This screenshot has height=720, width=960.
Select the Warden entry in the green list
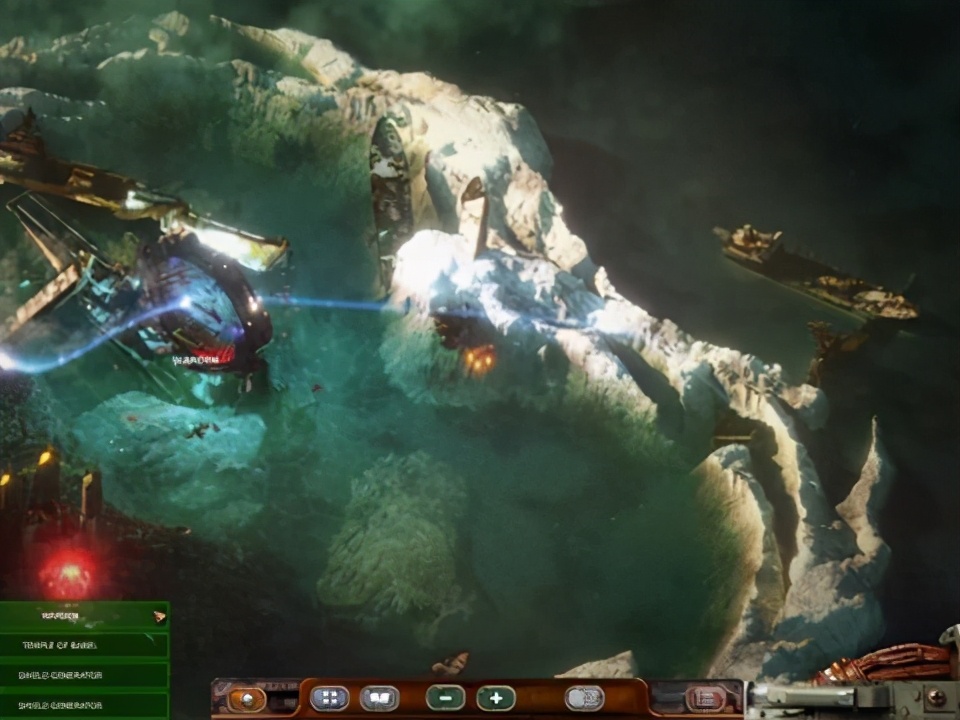click(84, 616)
